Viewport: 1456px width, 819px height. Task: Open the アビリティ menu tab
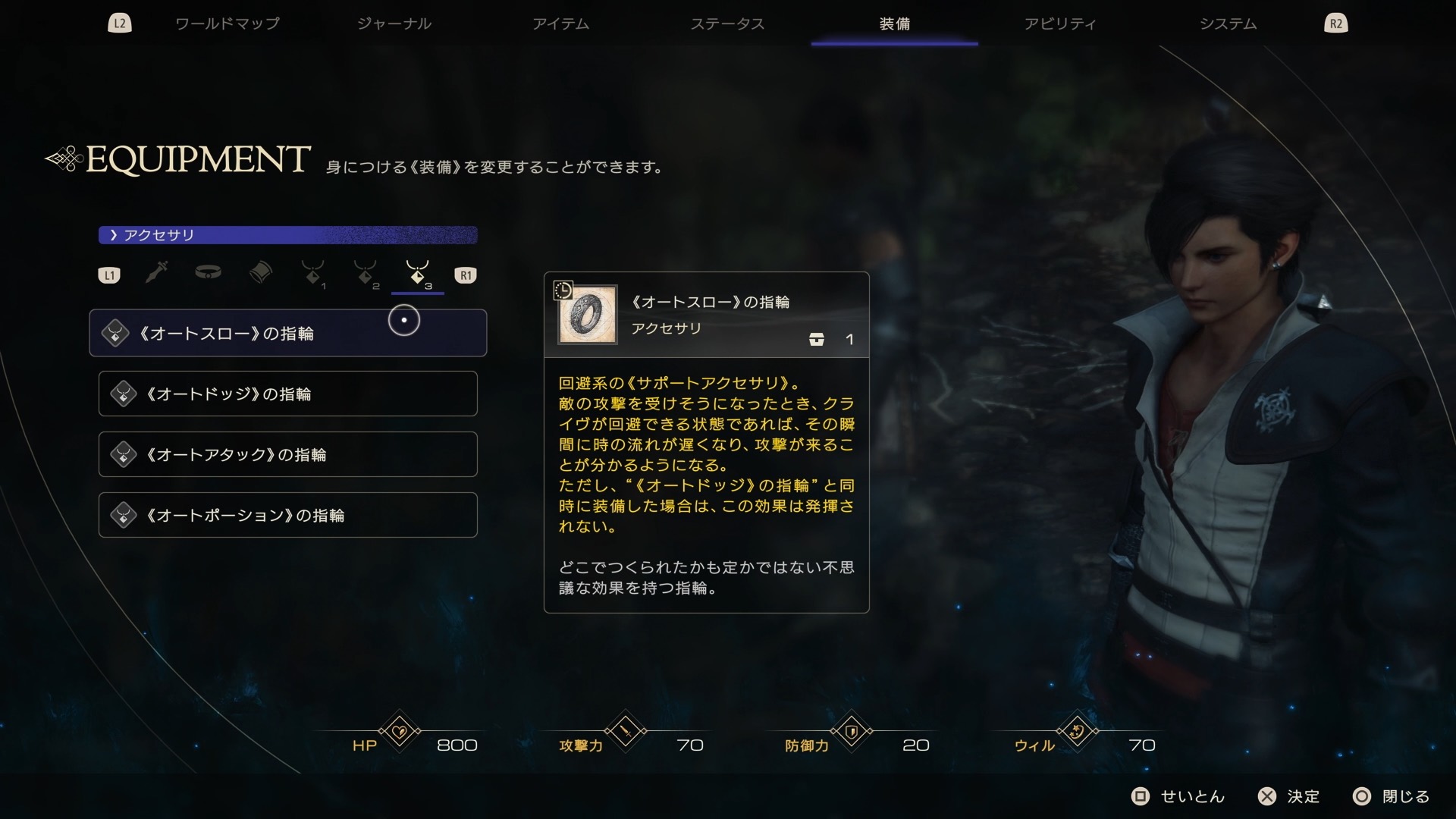(1061, 24)
